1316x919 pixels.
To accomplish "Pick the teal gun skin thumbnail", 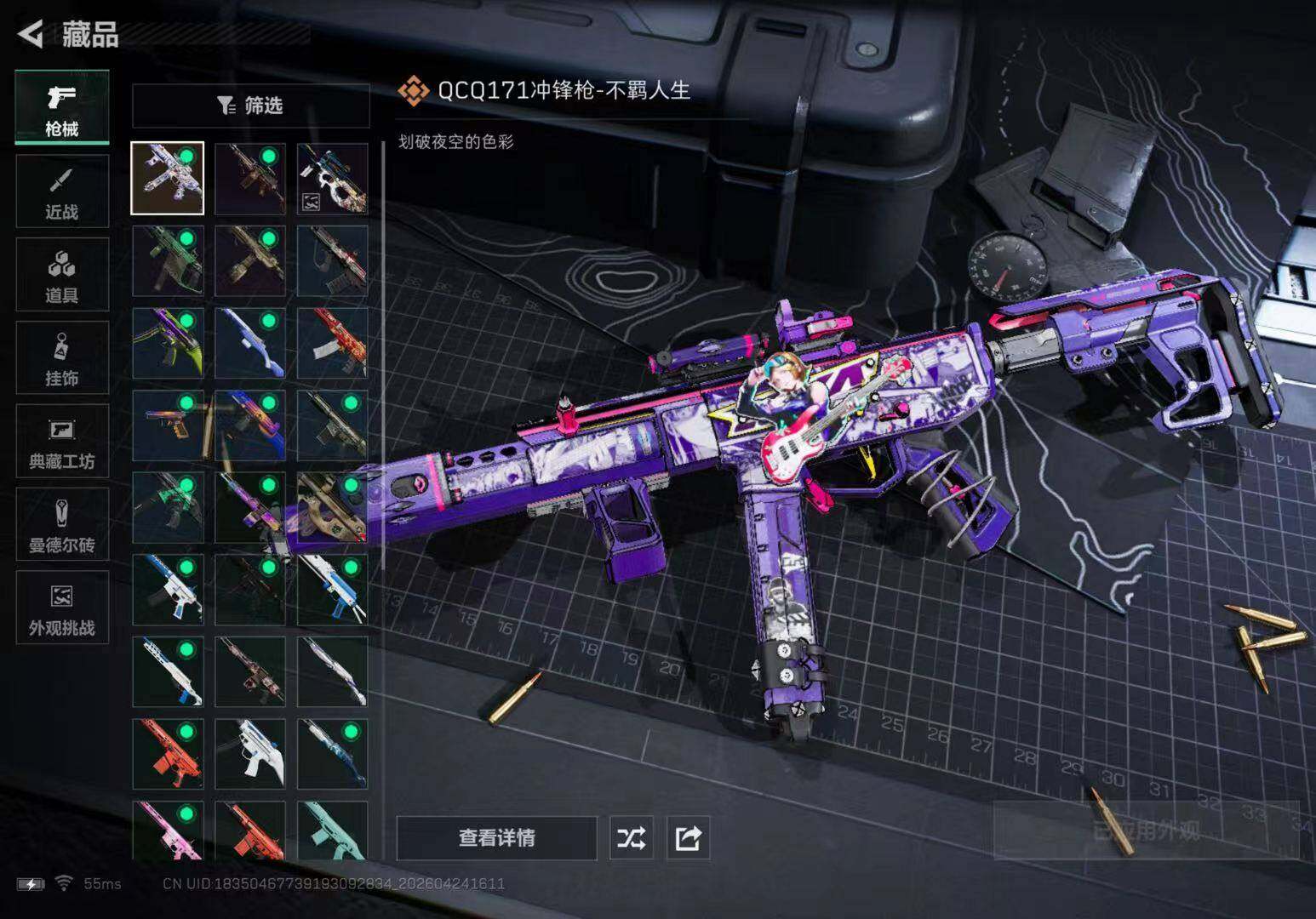I will click(333, 831).
